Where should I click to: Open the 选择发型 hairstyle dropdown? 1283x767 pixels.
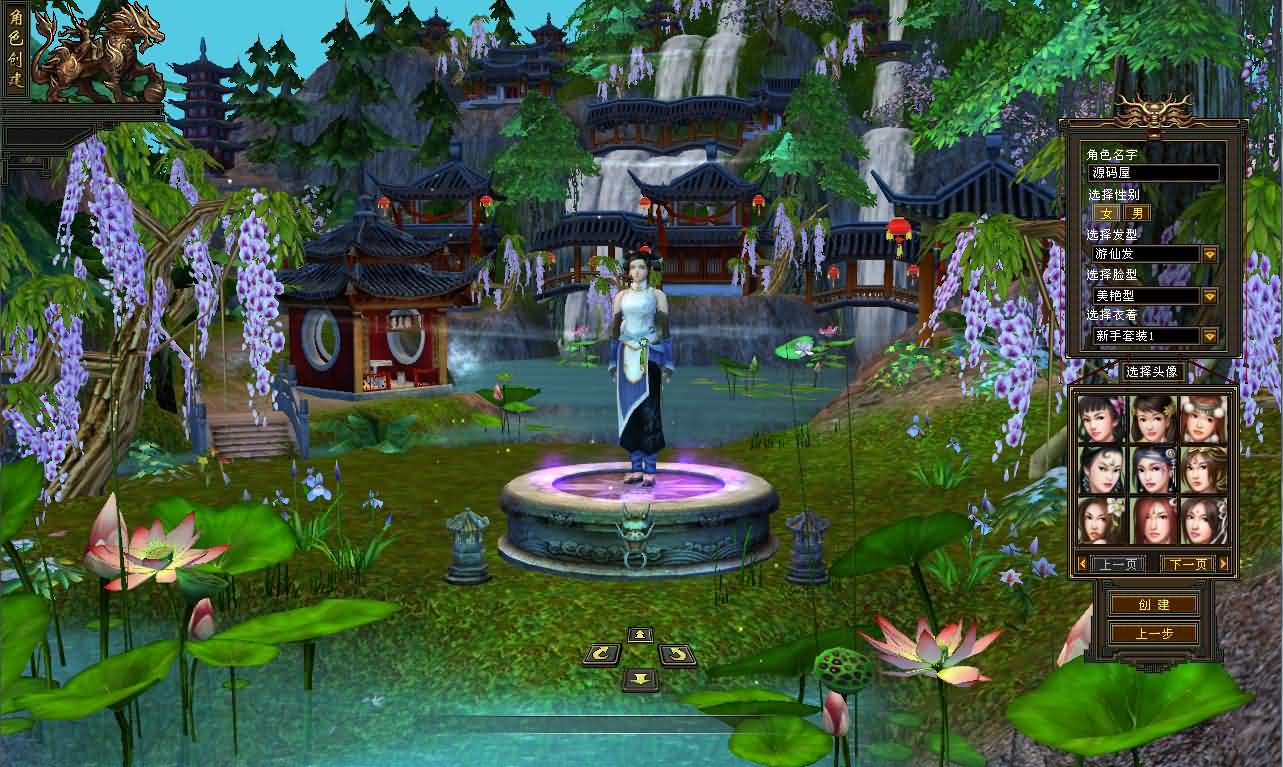point(1208,254)
